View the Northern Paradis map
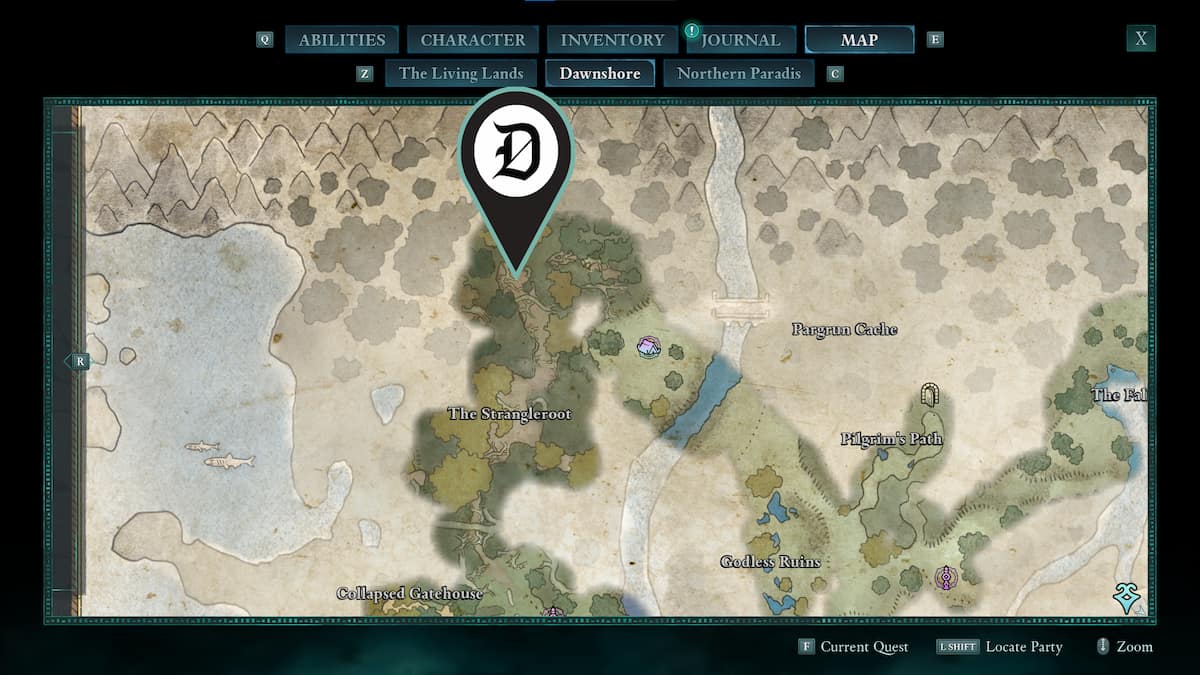 tap(739, 73)
